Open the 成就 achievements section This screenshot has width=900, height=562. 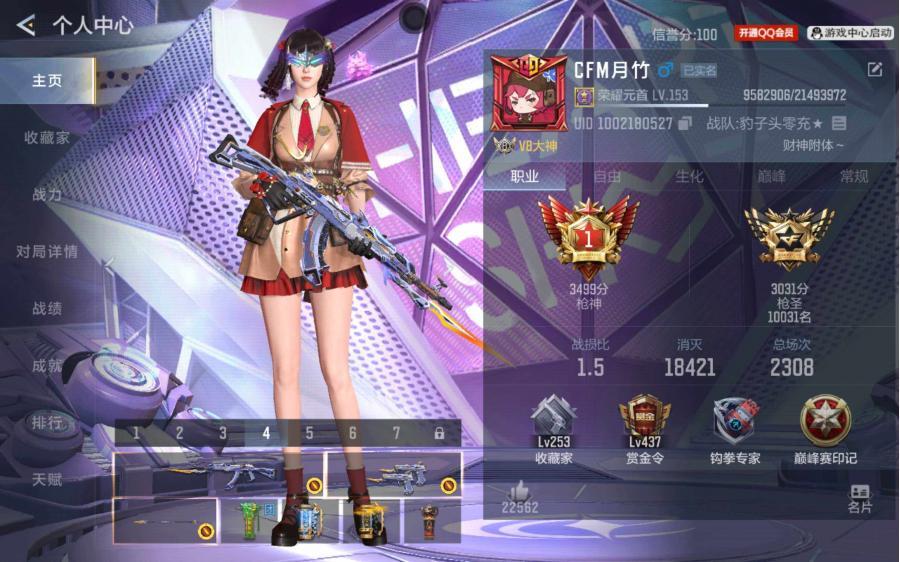coord(47,366)
